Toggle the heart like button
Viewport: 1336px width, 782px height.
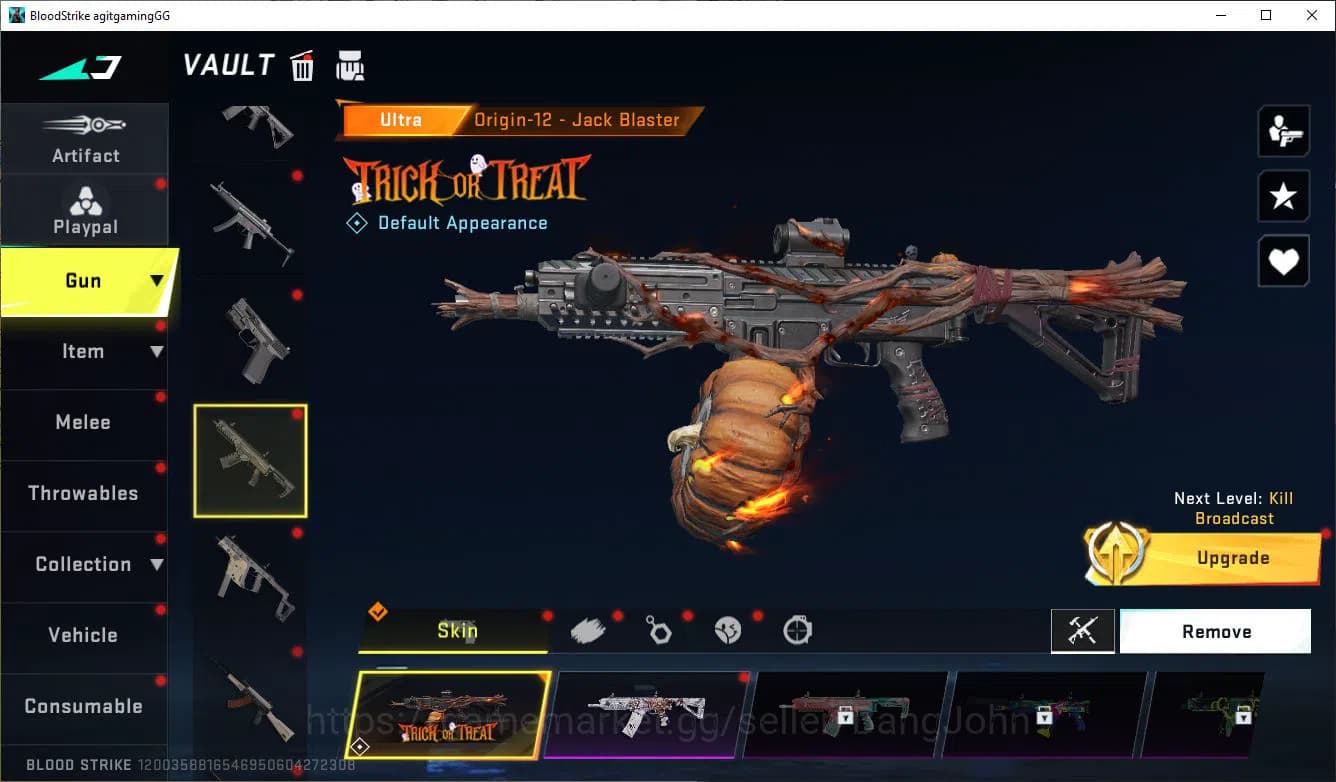[x=1283, y=261]
